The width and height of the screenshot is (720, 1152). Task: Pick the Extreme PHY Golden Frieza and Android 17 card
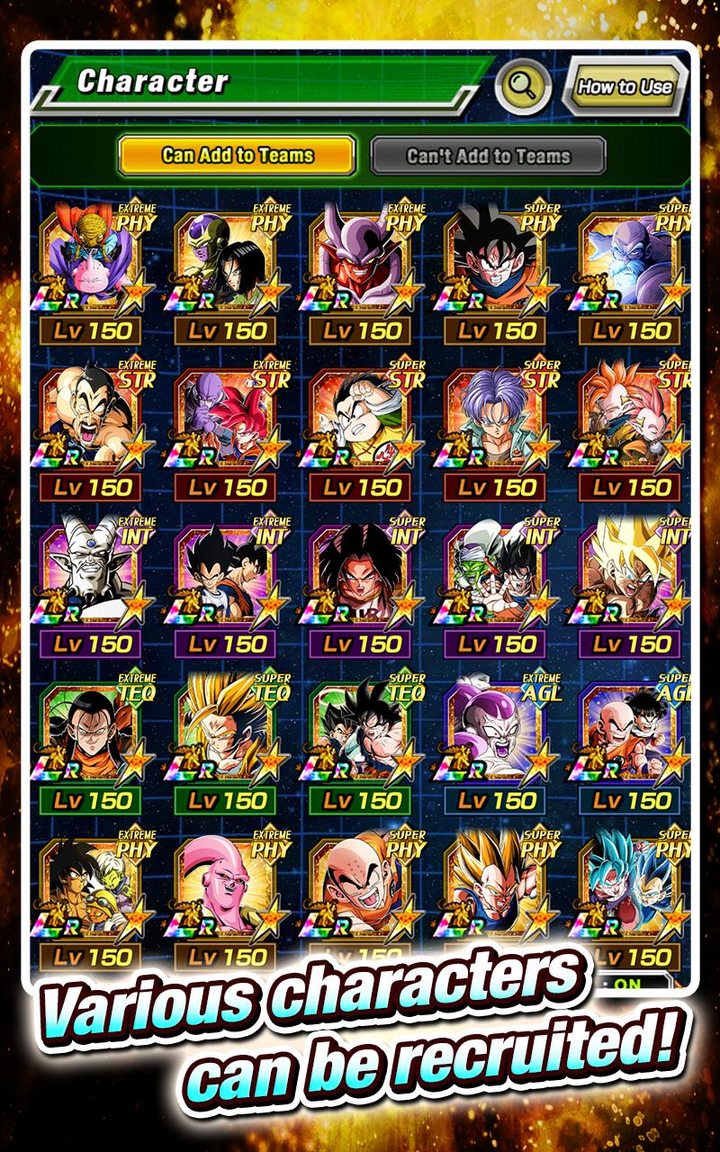(x=228, y=260)
